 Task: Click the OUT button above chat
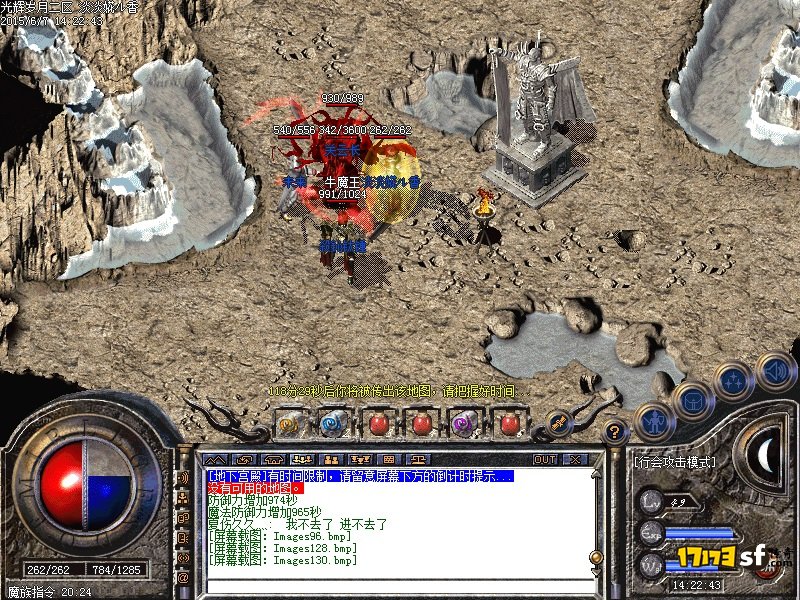[544, 459]
